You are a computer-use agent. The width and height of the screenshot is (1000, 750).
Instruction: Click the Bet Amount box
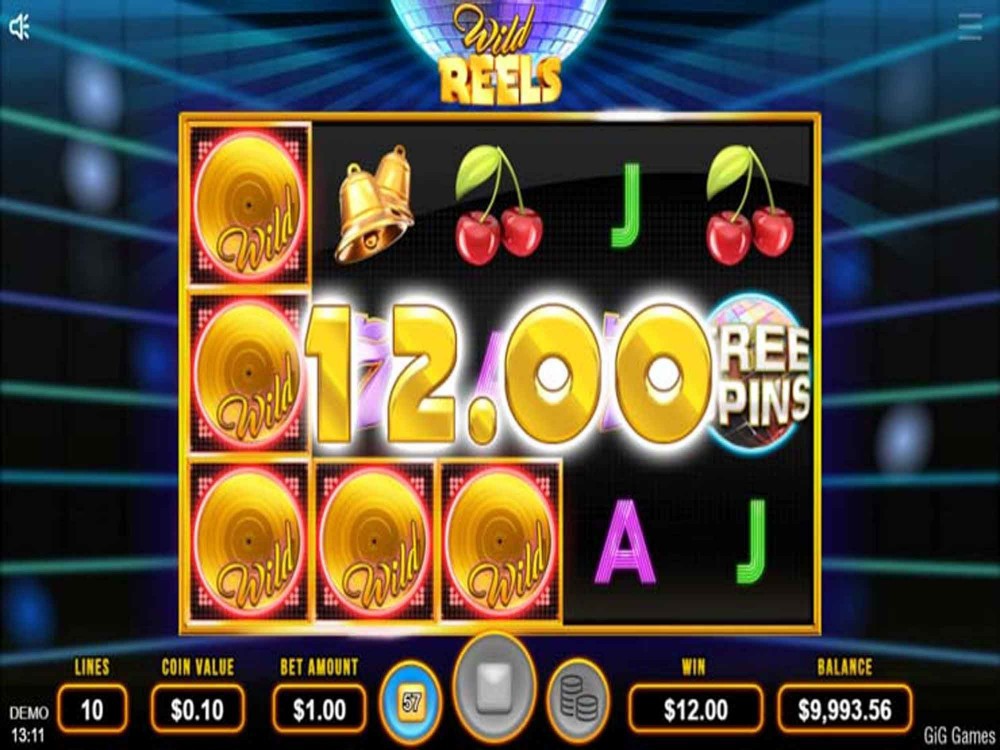[x=320, y=710]
